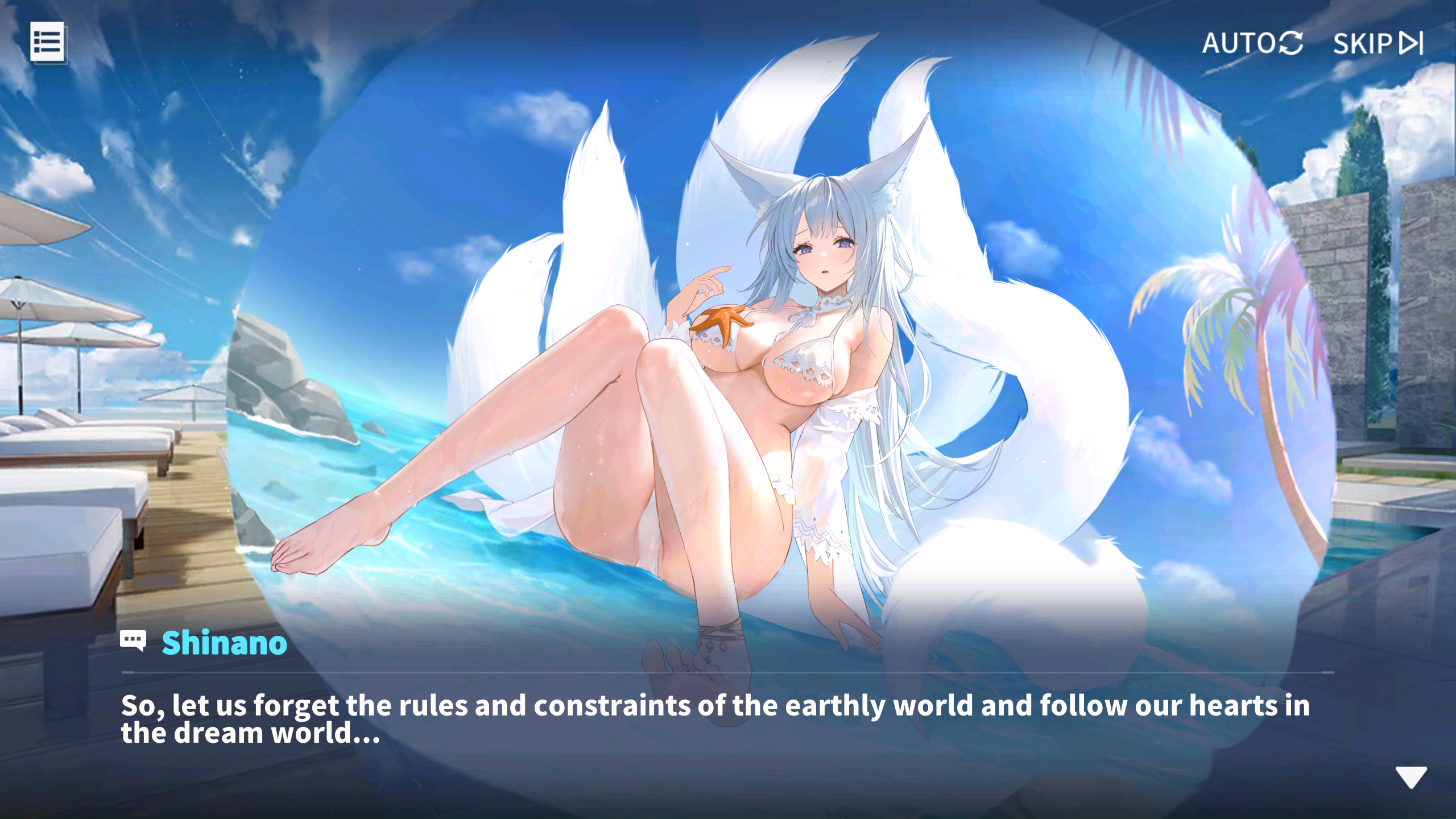Viewport: 1456px width, 819px height.
Task: Open the dialogue log list icon
Action: (x=47, y=42)
